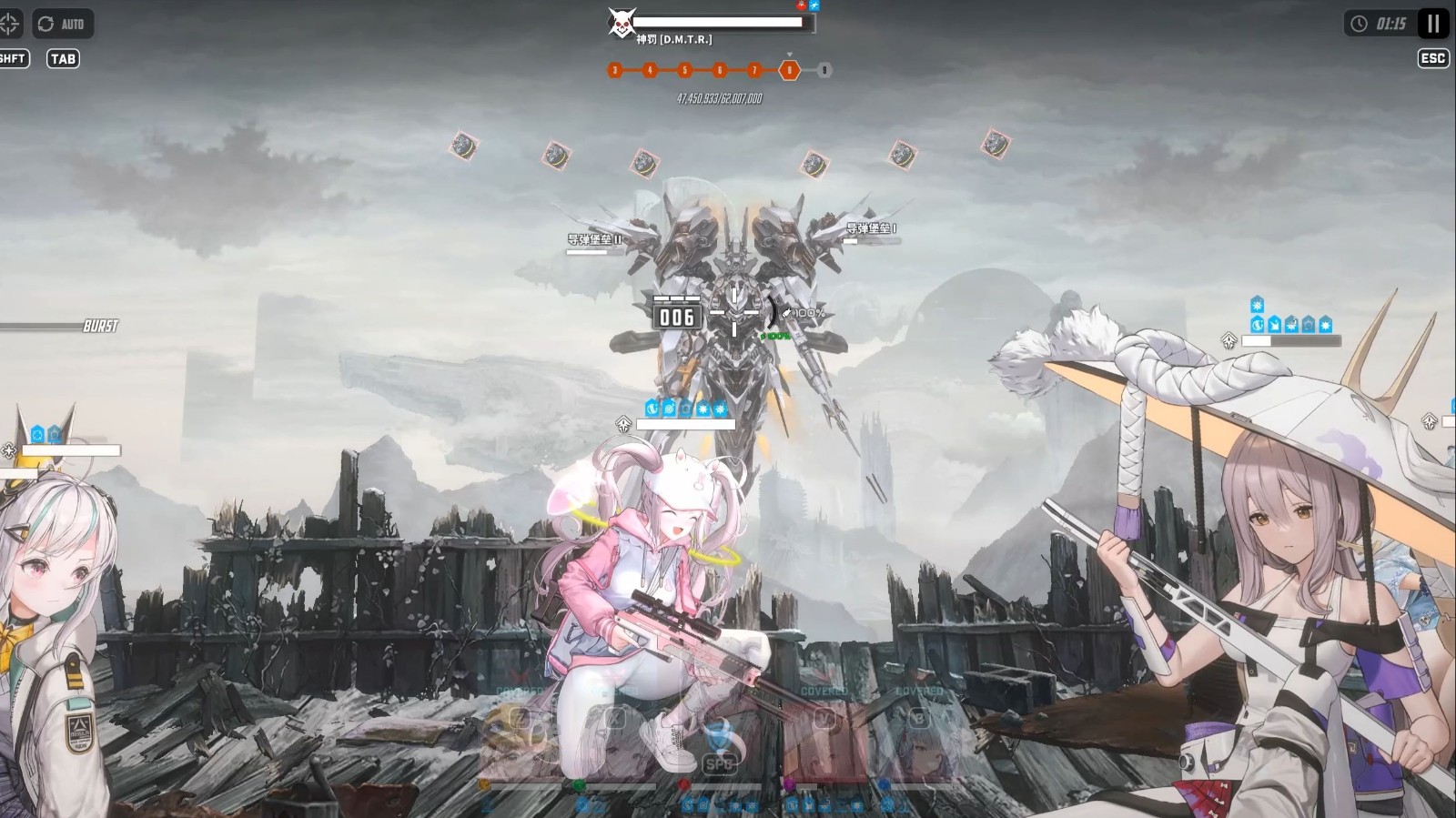Viewport: 1456px width, 818px height.
Task: Select the red-tinted squad member portrait
Action: coord(824,739)
